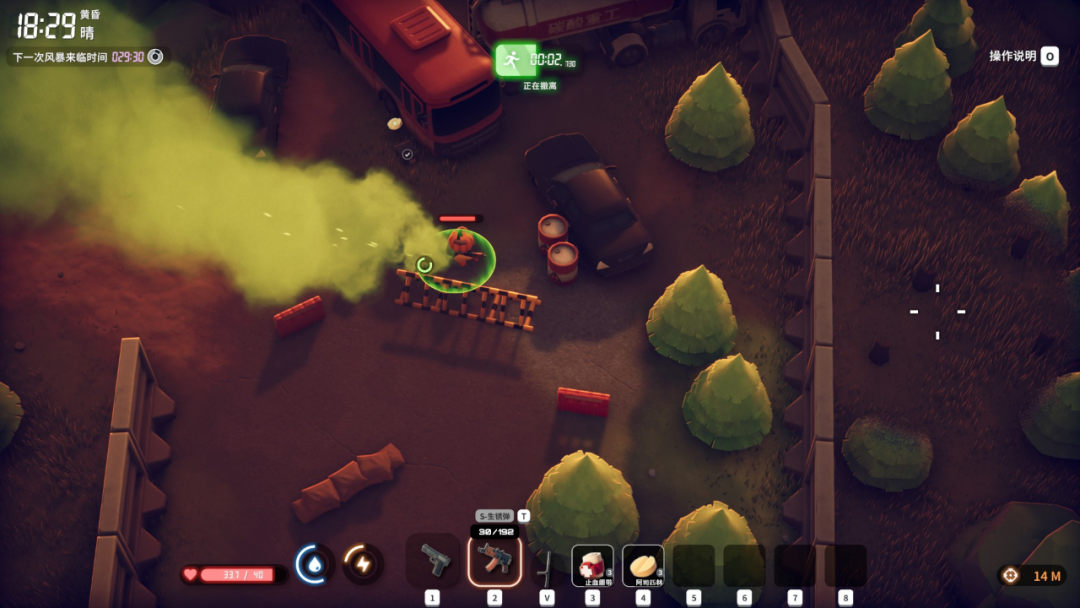Choose the highlighted assault rifle slot

click(494, 561)
